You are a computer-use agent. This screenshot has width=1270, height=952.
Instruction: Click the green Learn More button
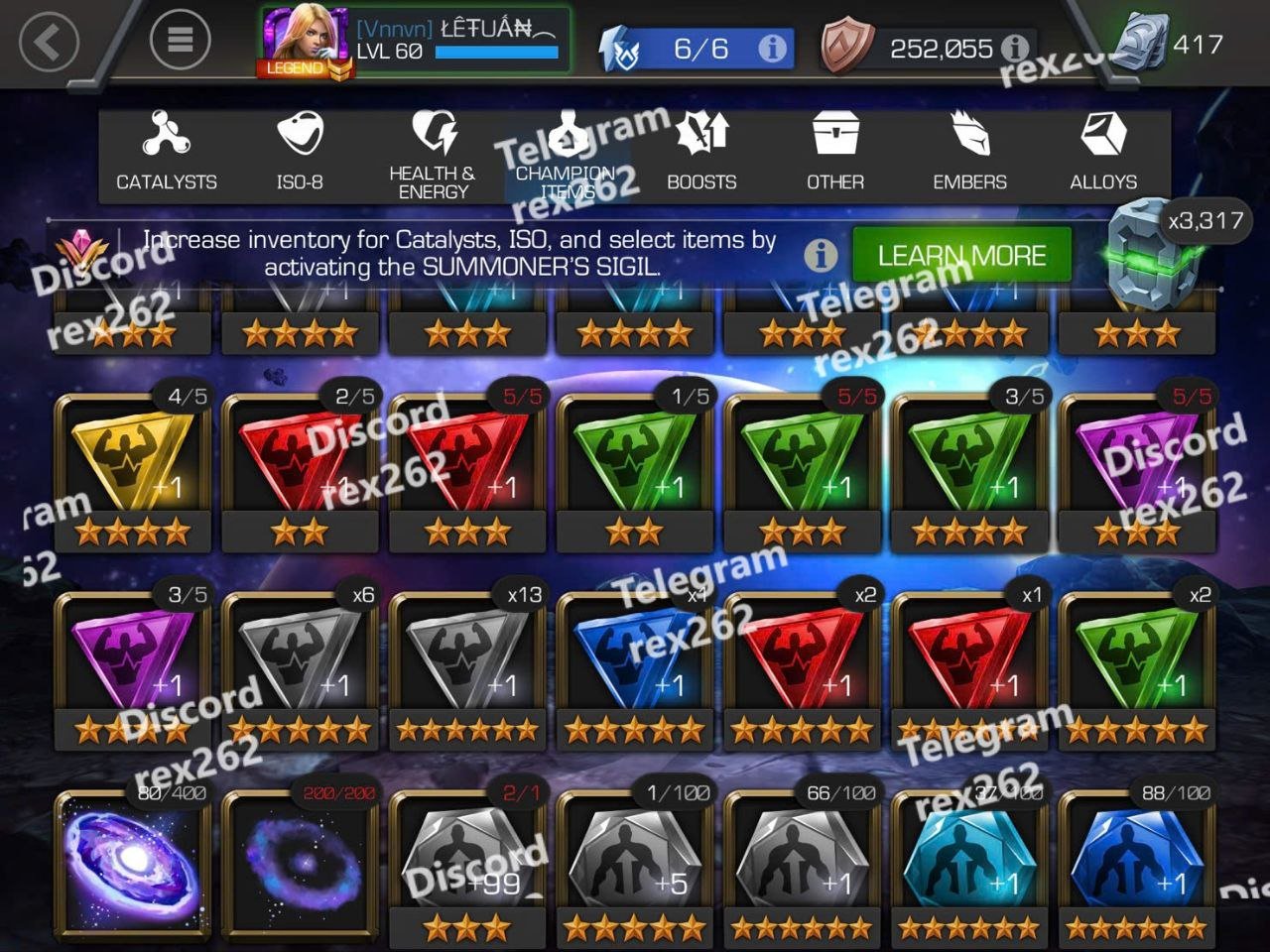click(x=961, y=255)
